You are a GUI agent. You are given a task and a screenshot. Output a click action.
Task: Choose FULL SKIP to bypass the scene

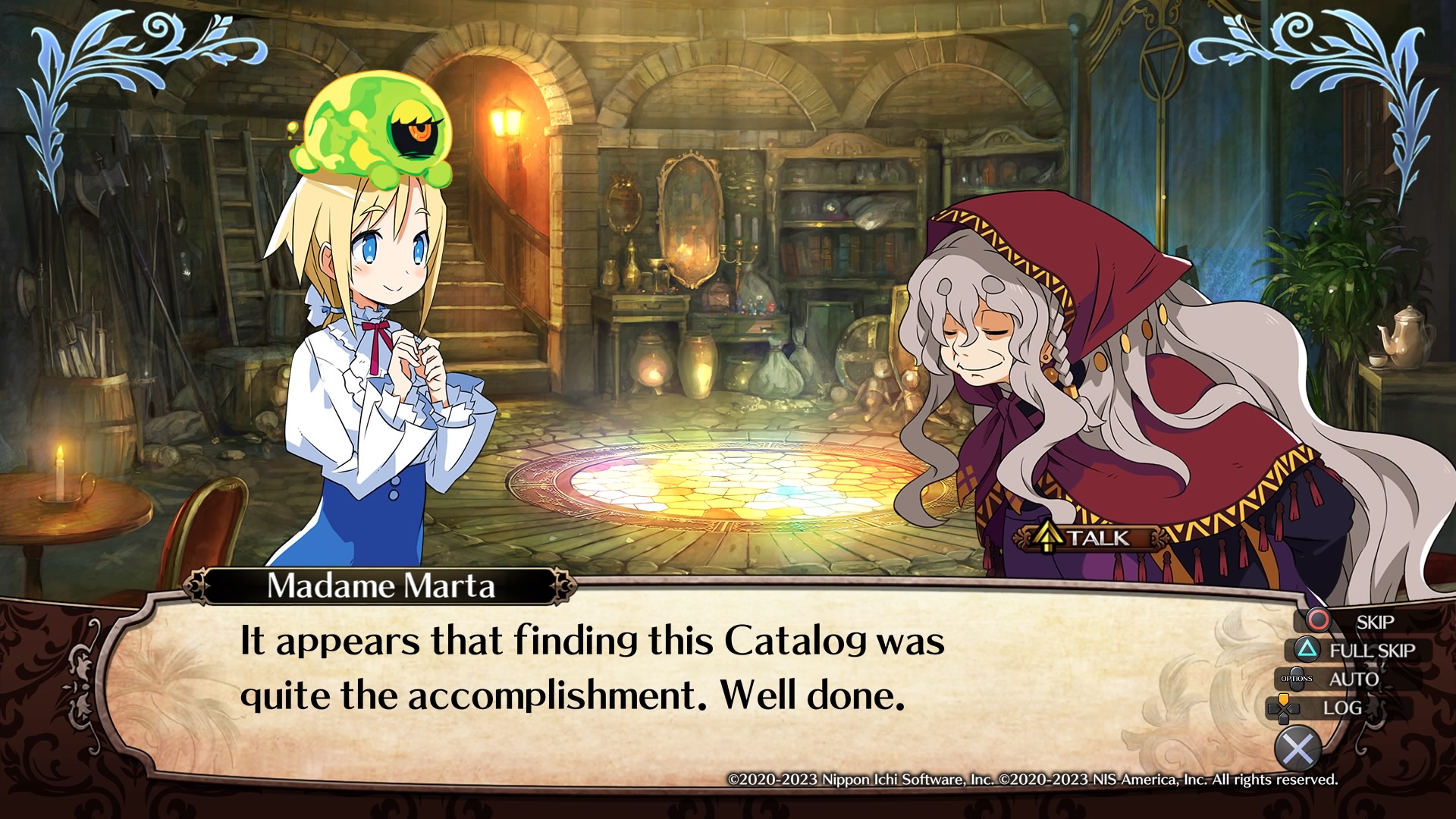click(1357, 650)
